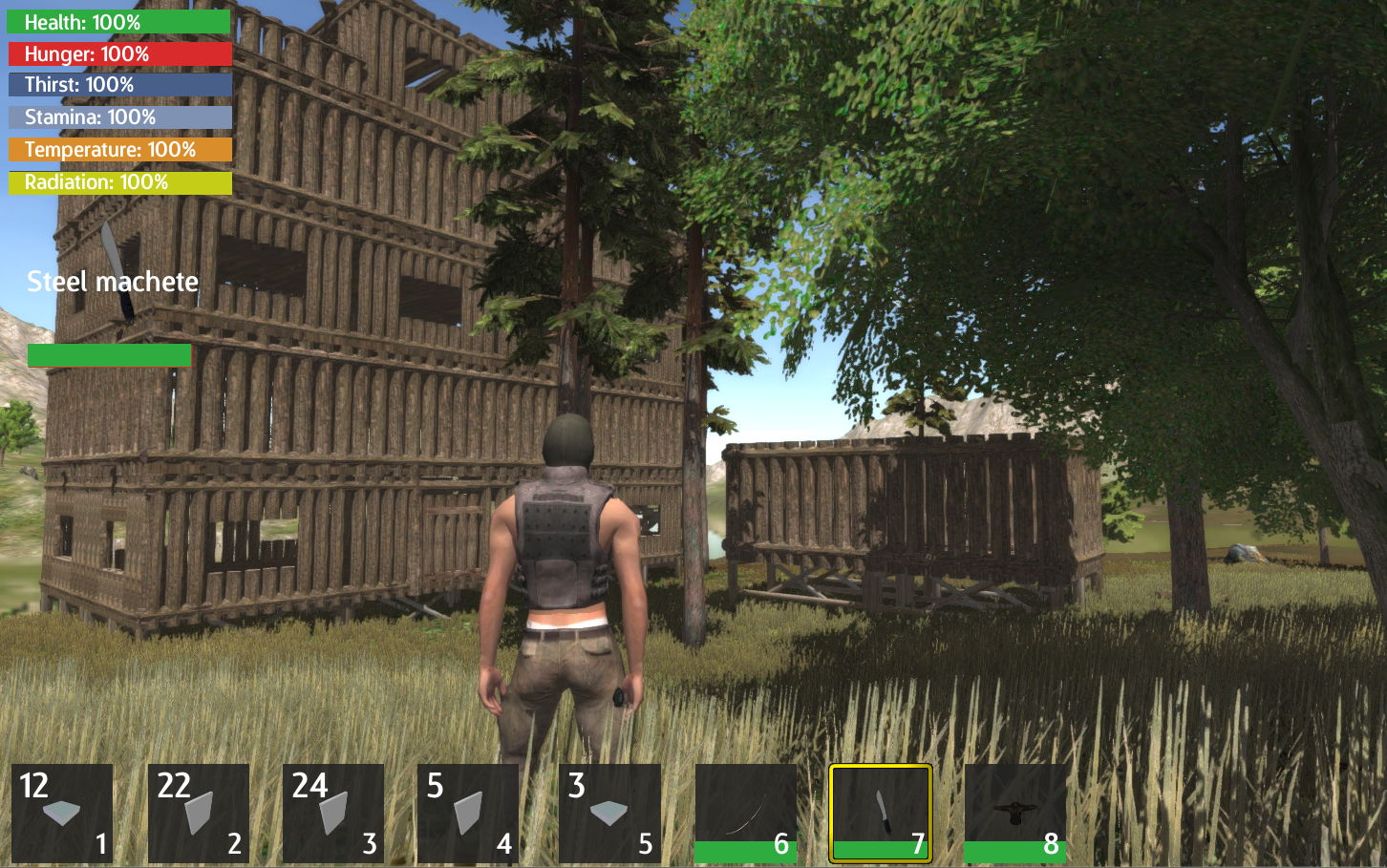Click the green Health 100% bar
This screenshot has width=1387, height=868.
coord(118,20)
